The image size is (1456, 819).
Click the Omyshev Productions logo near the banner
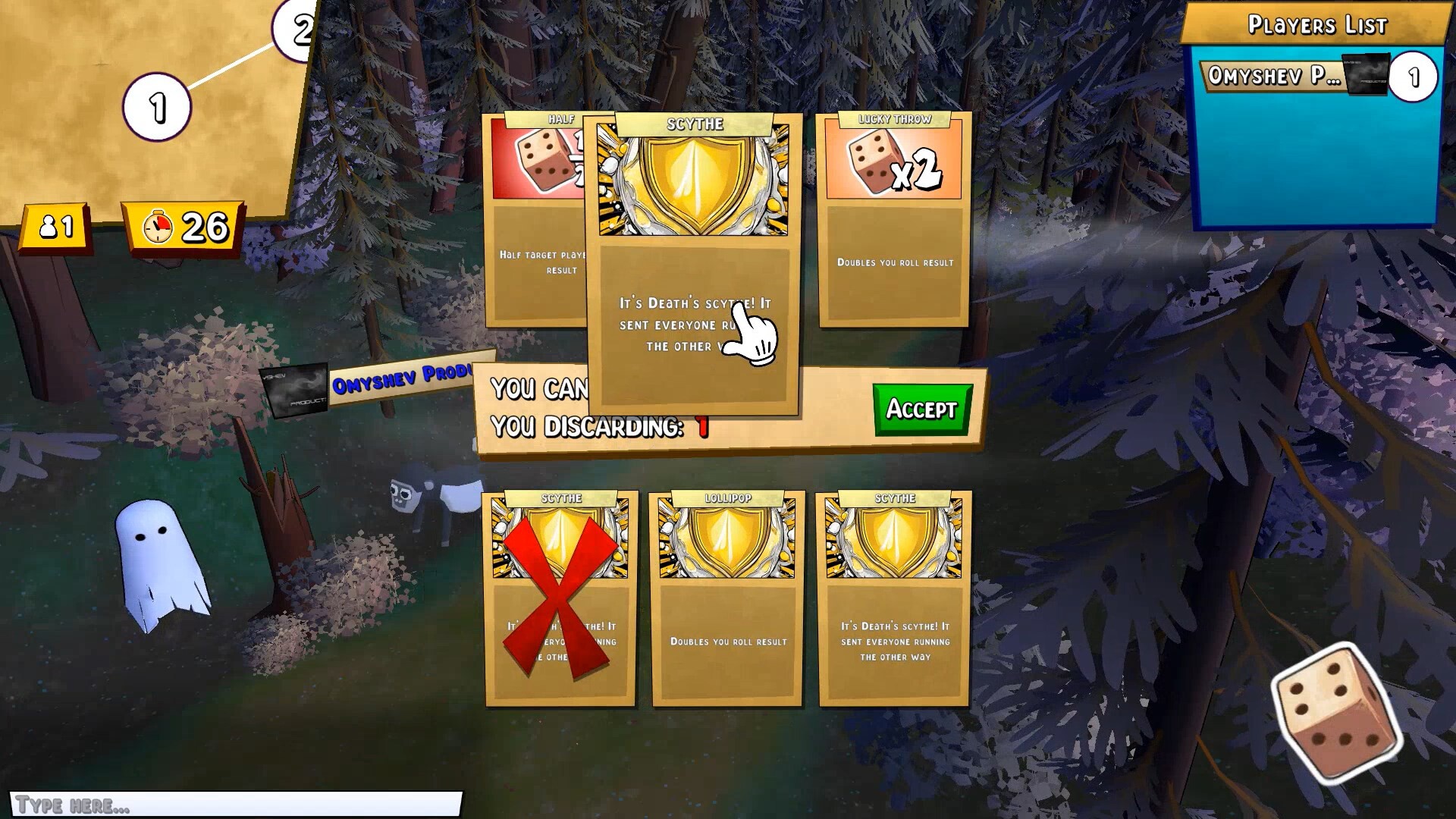click(x=294, y=393)
